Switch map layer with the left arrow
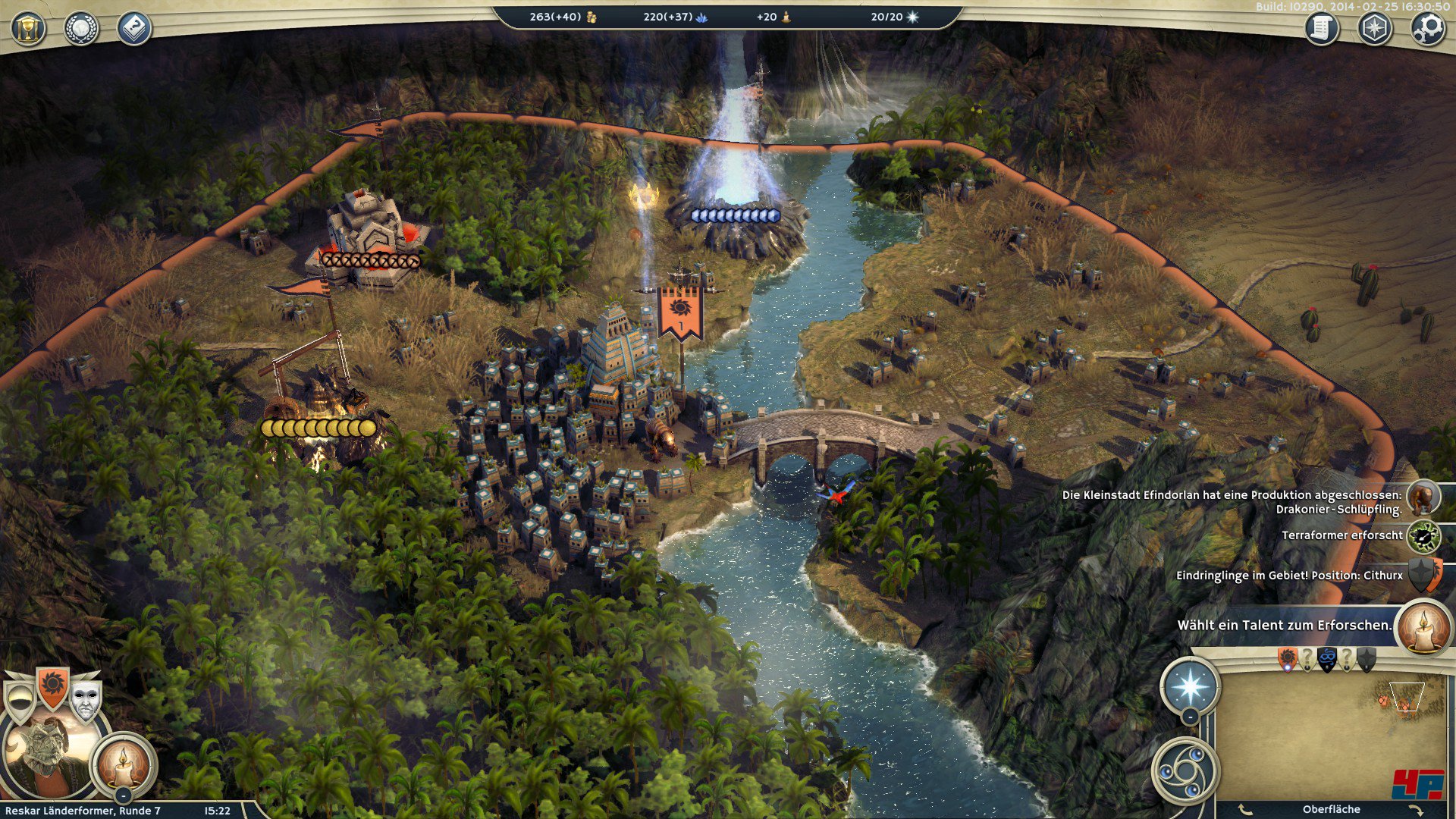1456x819 pixels. pos(1244,810)
